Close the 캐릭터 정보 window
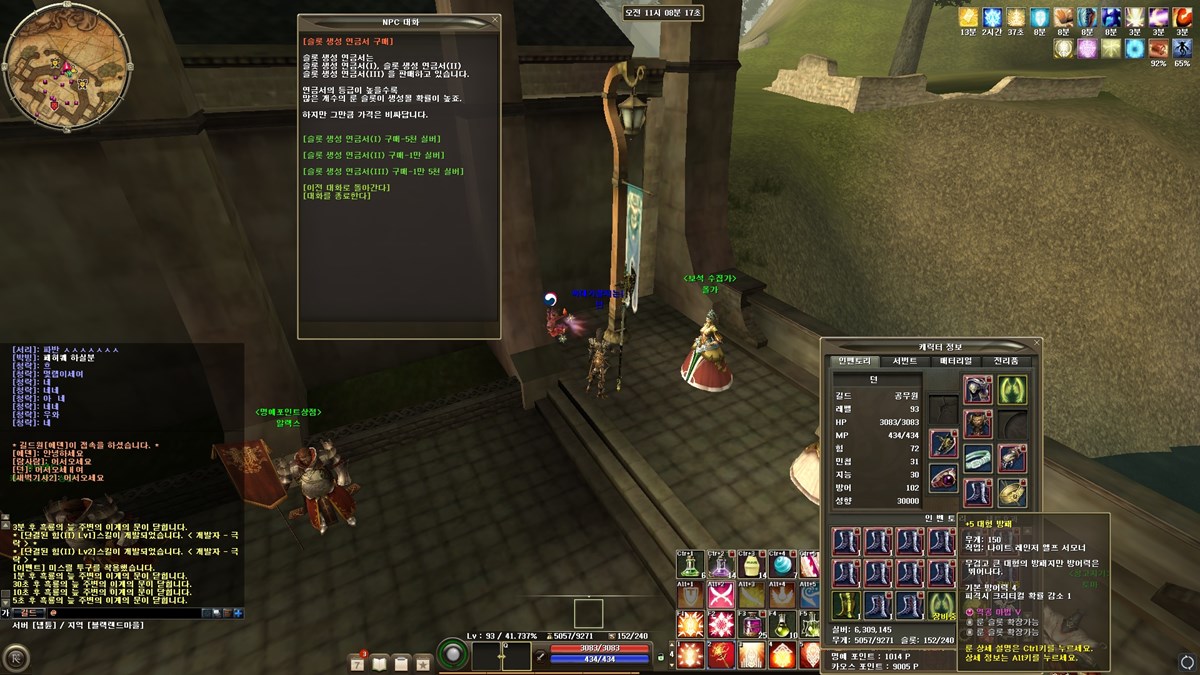 coord(1037,344)
